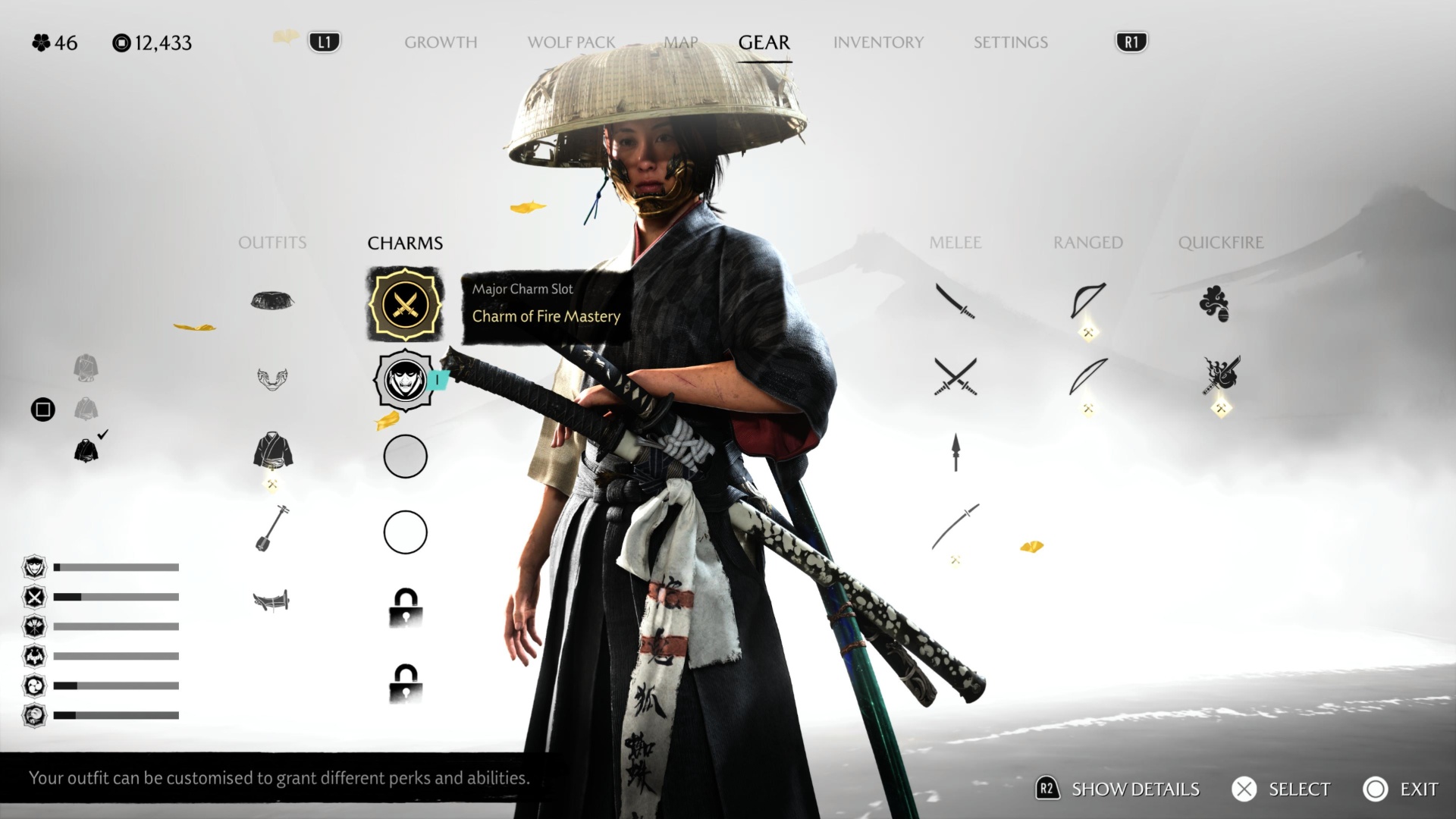Open the Wolf Pack tab
Screen dimensions: 1456x819
pyautogui.click(x=571, y=42)
